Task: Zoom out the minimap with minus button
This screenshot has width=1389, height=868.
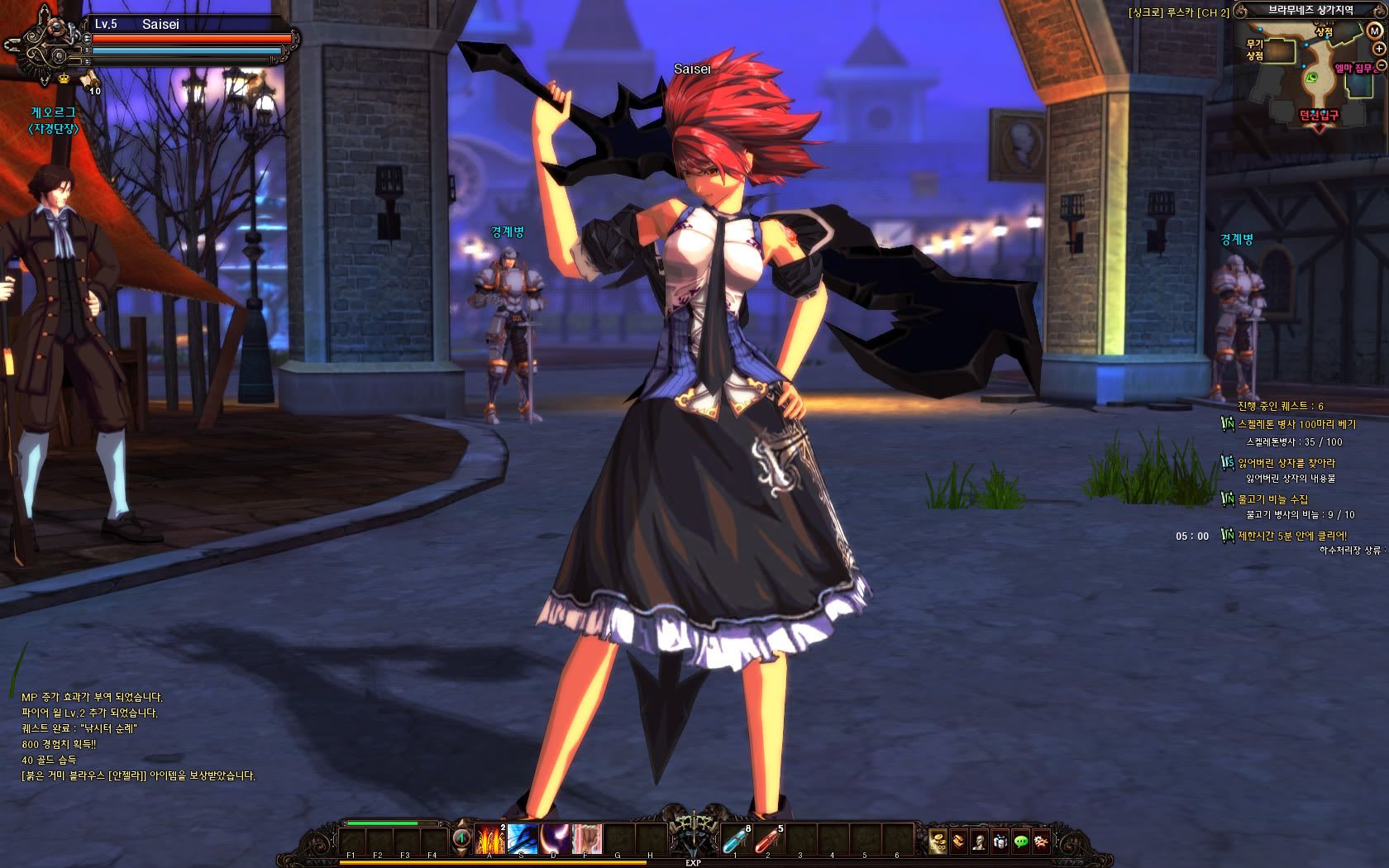Action: [x=1382, y=66]
